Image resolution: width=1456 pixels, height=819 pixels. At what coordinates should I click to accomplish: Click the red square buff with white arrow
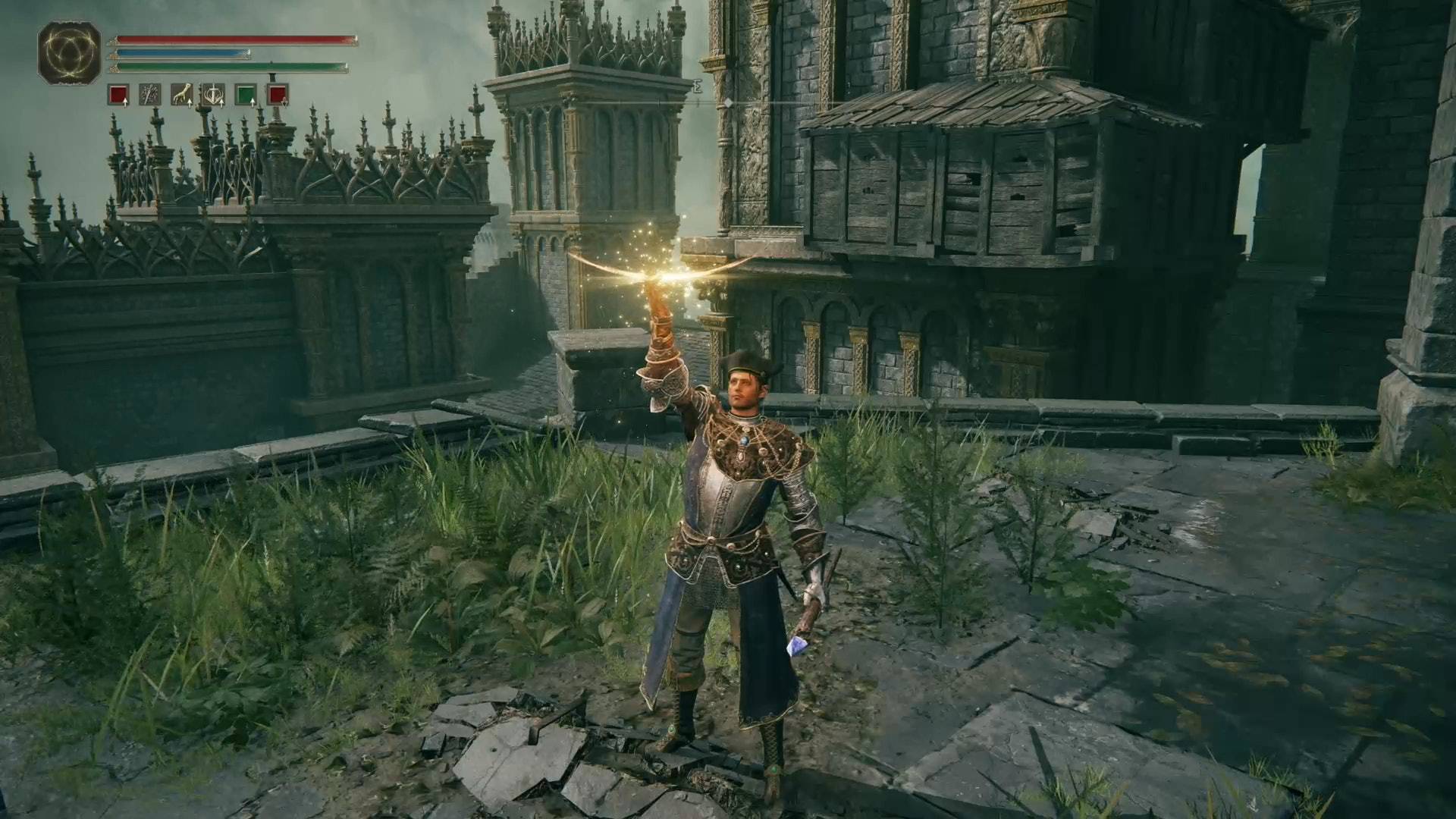[x=118, y=95]
